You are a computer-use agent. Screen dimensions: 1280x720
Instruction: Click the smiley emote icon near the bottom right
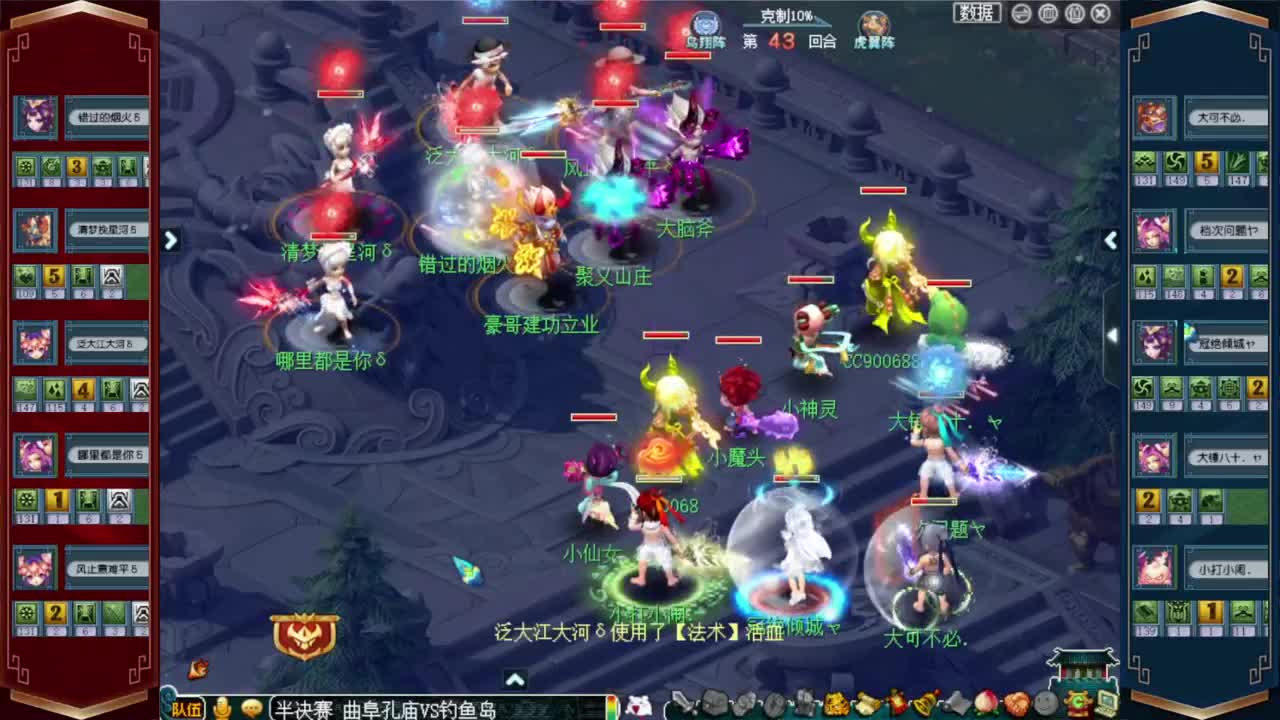click(1044, 706)
